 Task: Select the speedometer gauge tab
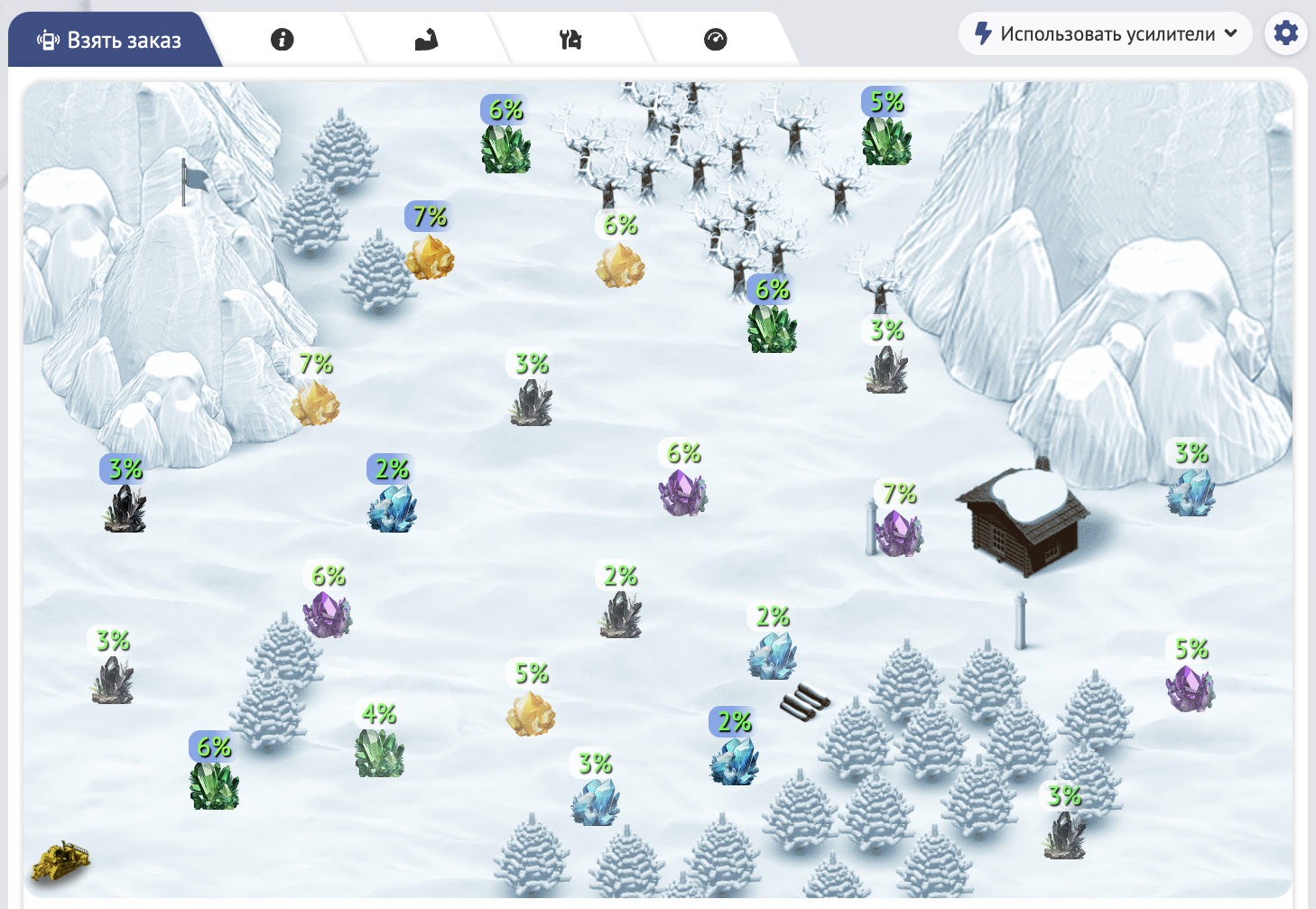[715, 40]
